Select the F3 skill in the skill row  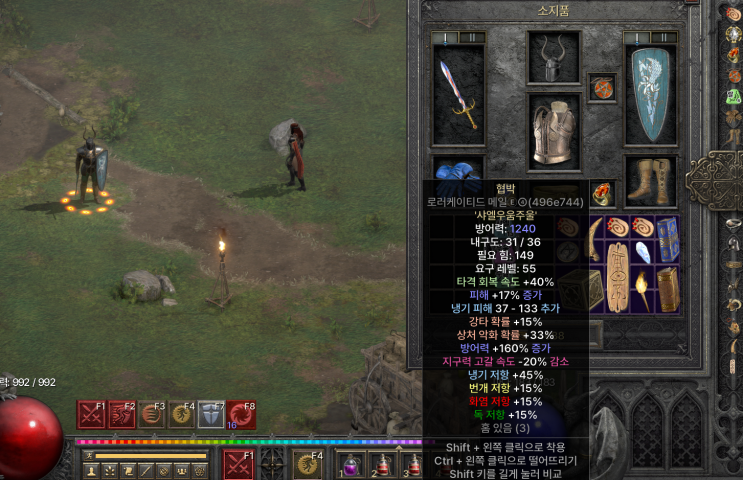point(152,414)
